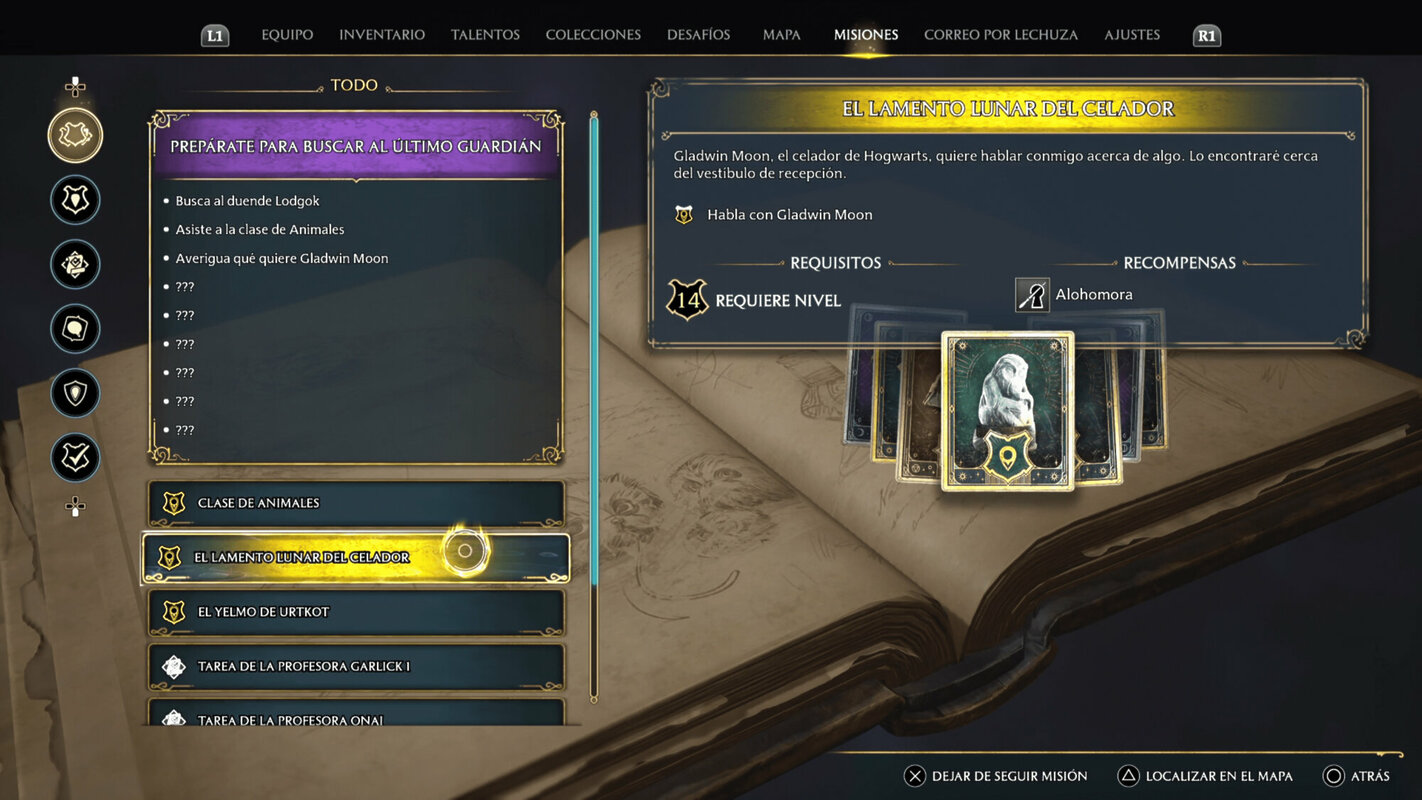1422x800 pixels.
Task: Switch to the MISIONES tab
Action: 865,33
